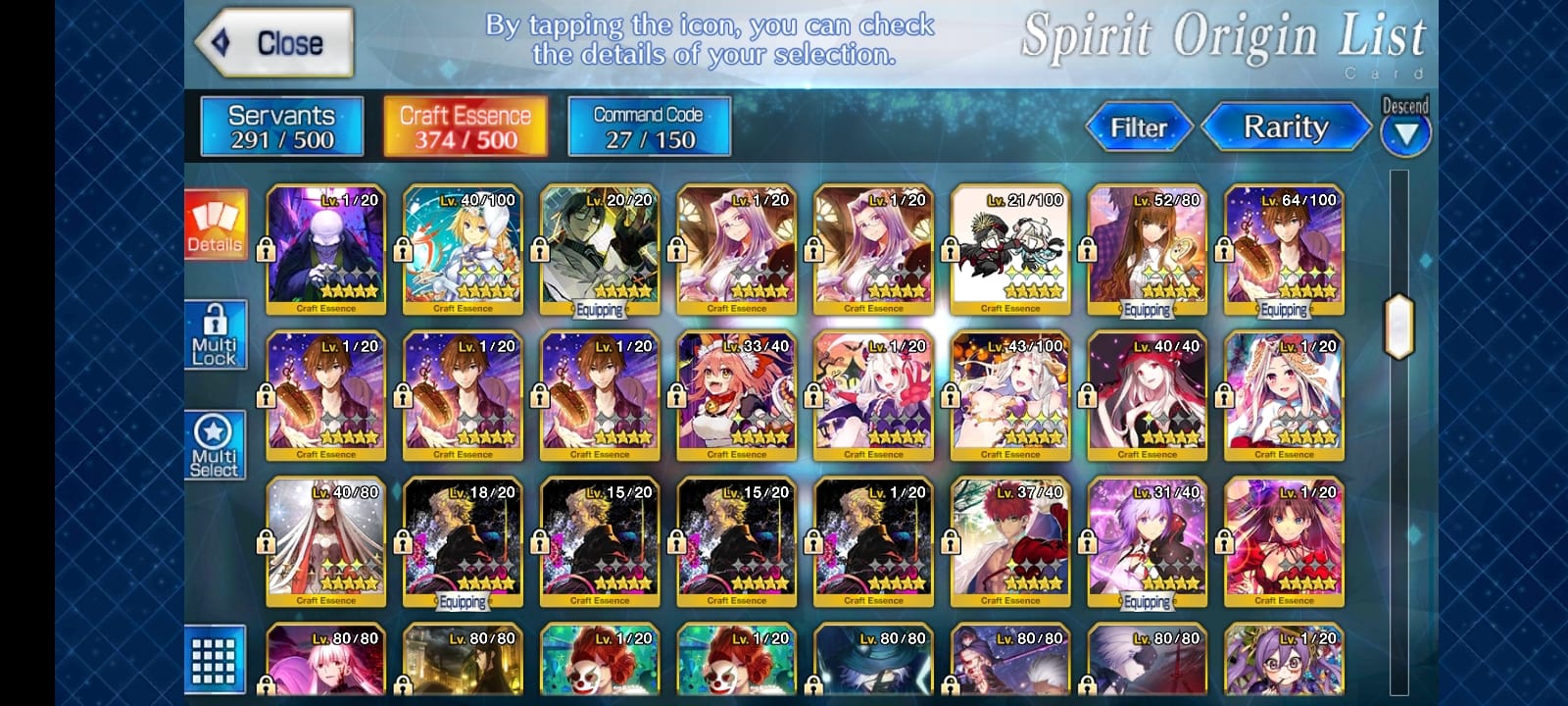Change the Rarity sort order
The height and width of the screenshot is (706, 1568).
click(x=1285, y=127)
